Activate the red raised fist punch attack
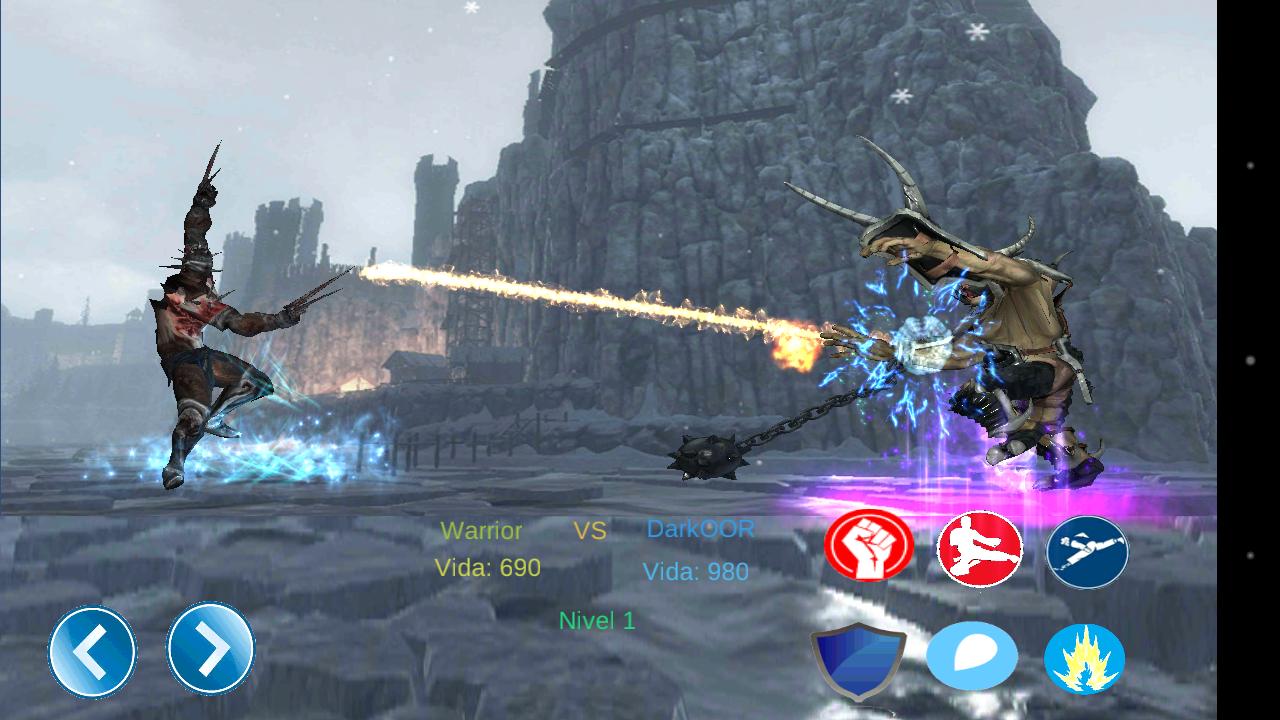This screenshot has width=1280, height=720. tap(869, 546)
